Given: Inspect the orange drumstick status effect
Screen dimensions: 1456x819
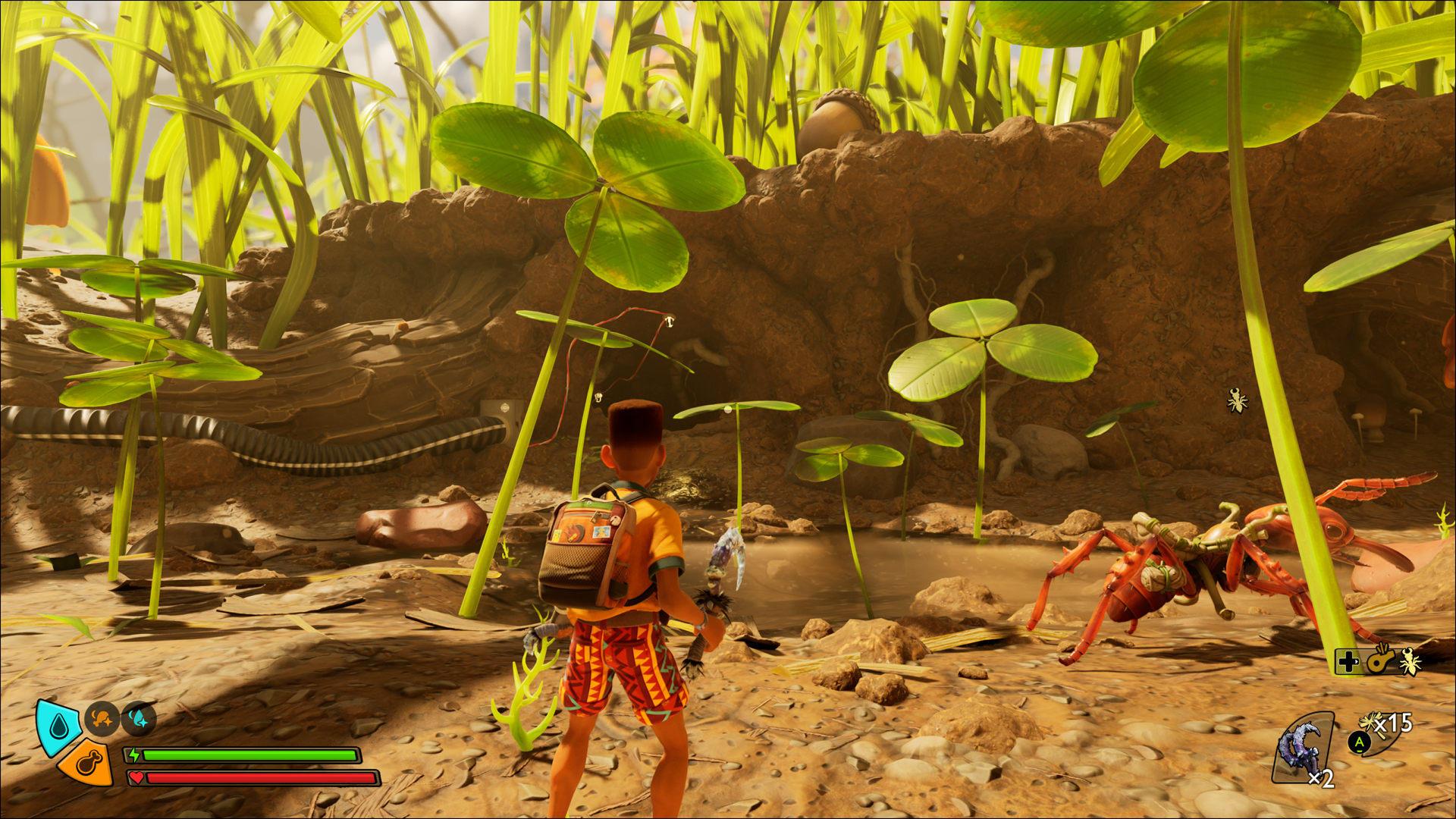Looking at the screenshot, I should click(x=101, y=718).
